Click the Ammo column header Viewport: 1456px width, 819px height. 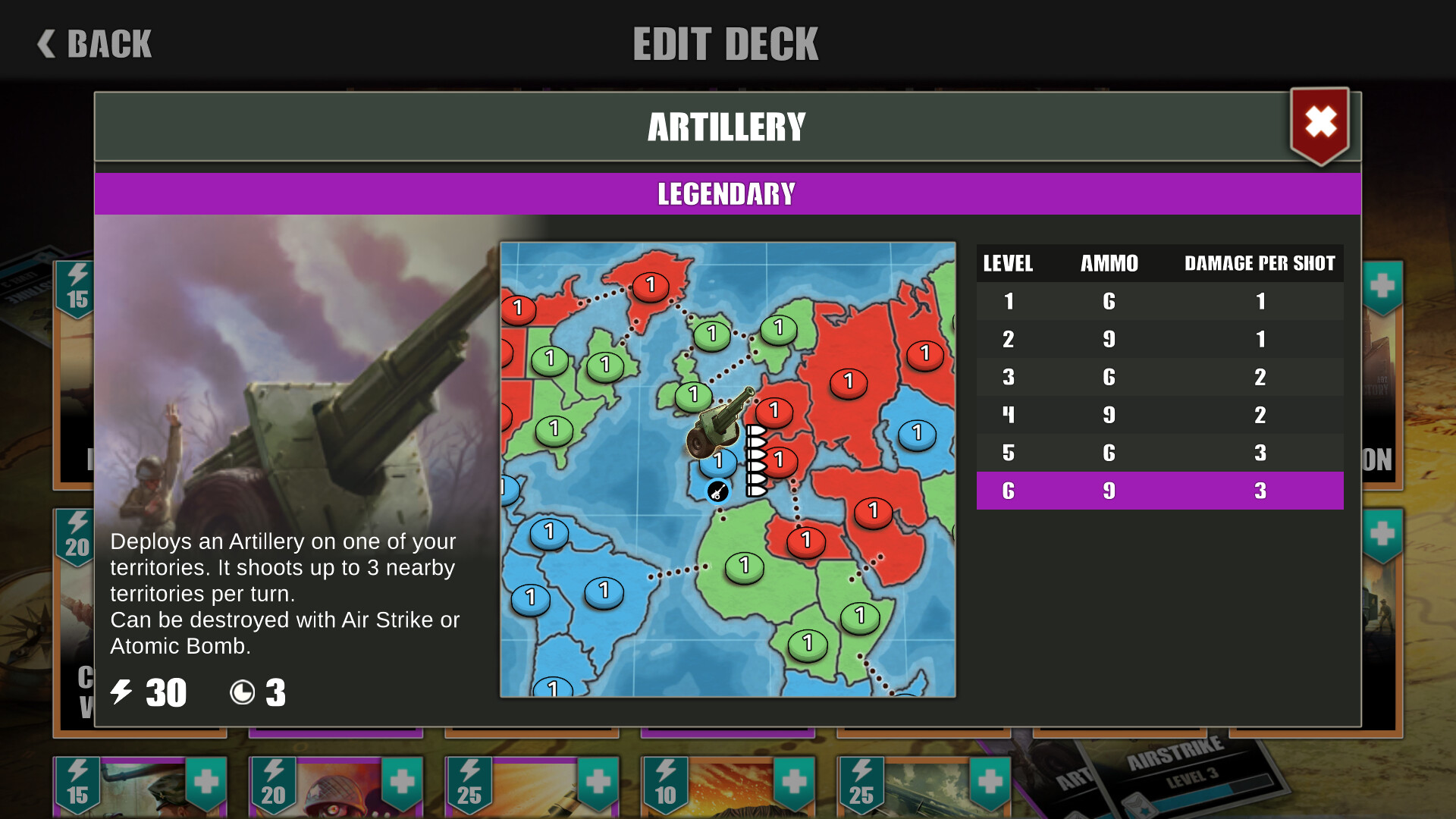tap(1109, 263)
